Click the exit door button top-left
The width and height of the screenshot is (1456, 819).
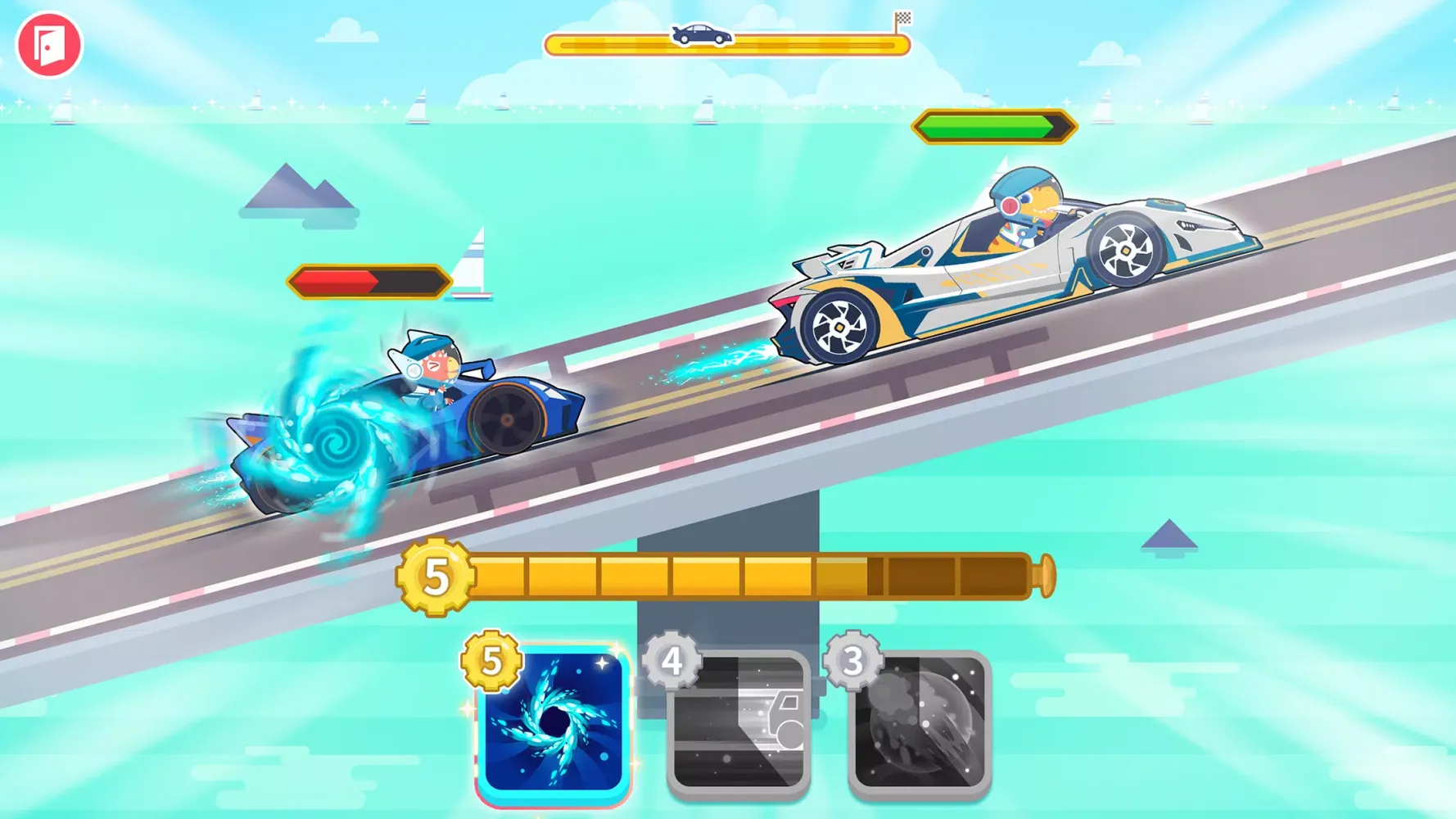coord(51,45)
